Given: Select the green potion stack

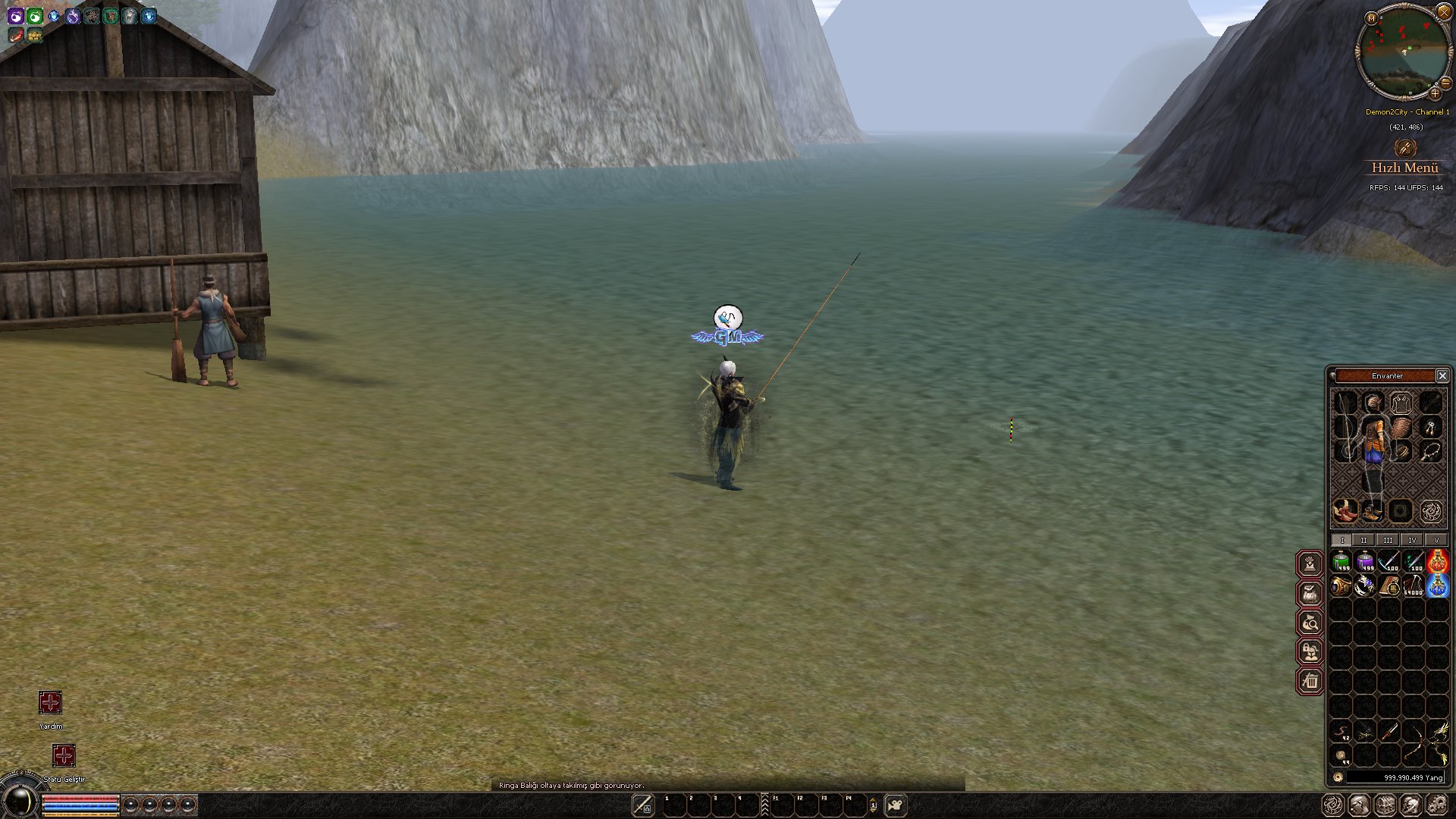Looking at the screenshot, I should click(x=1341, y=562).
